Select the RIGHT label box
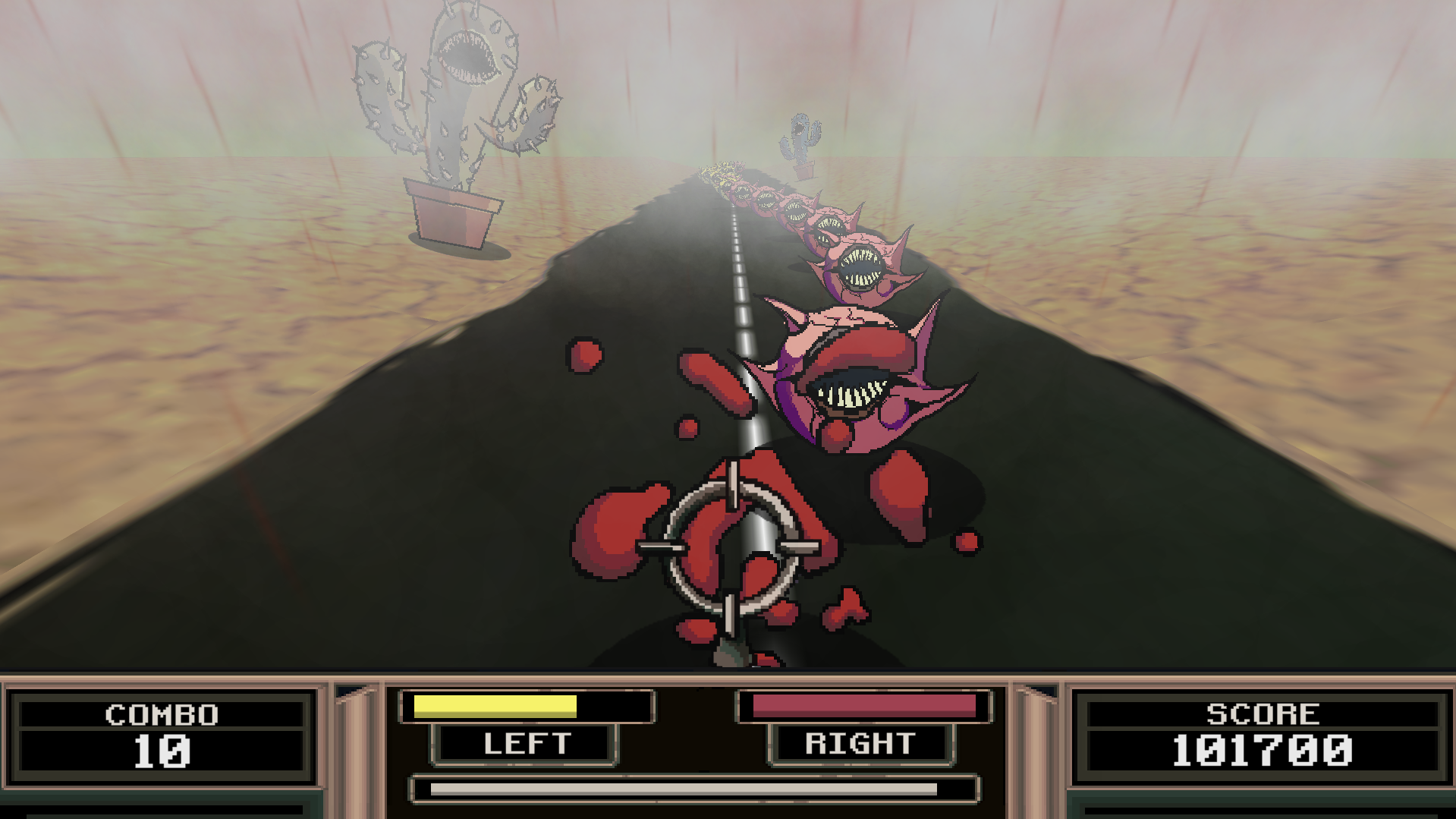 pos(860,744)
